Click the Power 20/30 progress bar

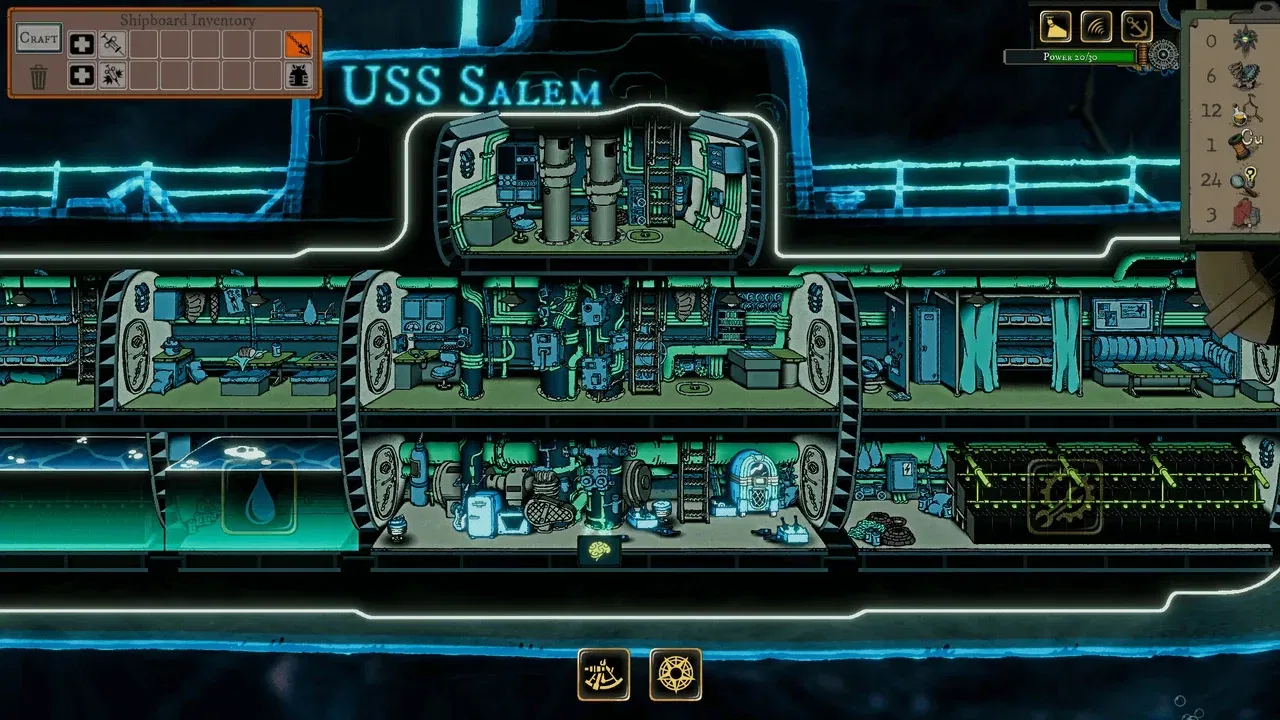pyautogui.click(x=1072, y=57)
